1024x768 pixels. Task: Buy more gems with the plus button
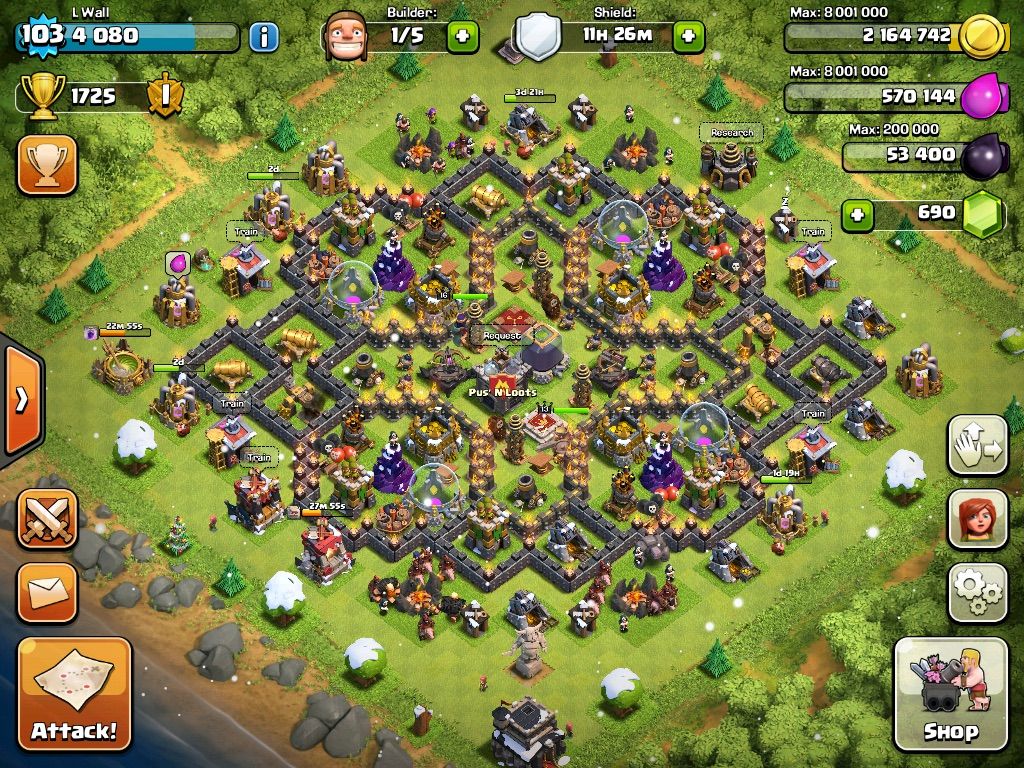(855, 213)
